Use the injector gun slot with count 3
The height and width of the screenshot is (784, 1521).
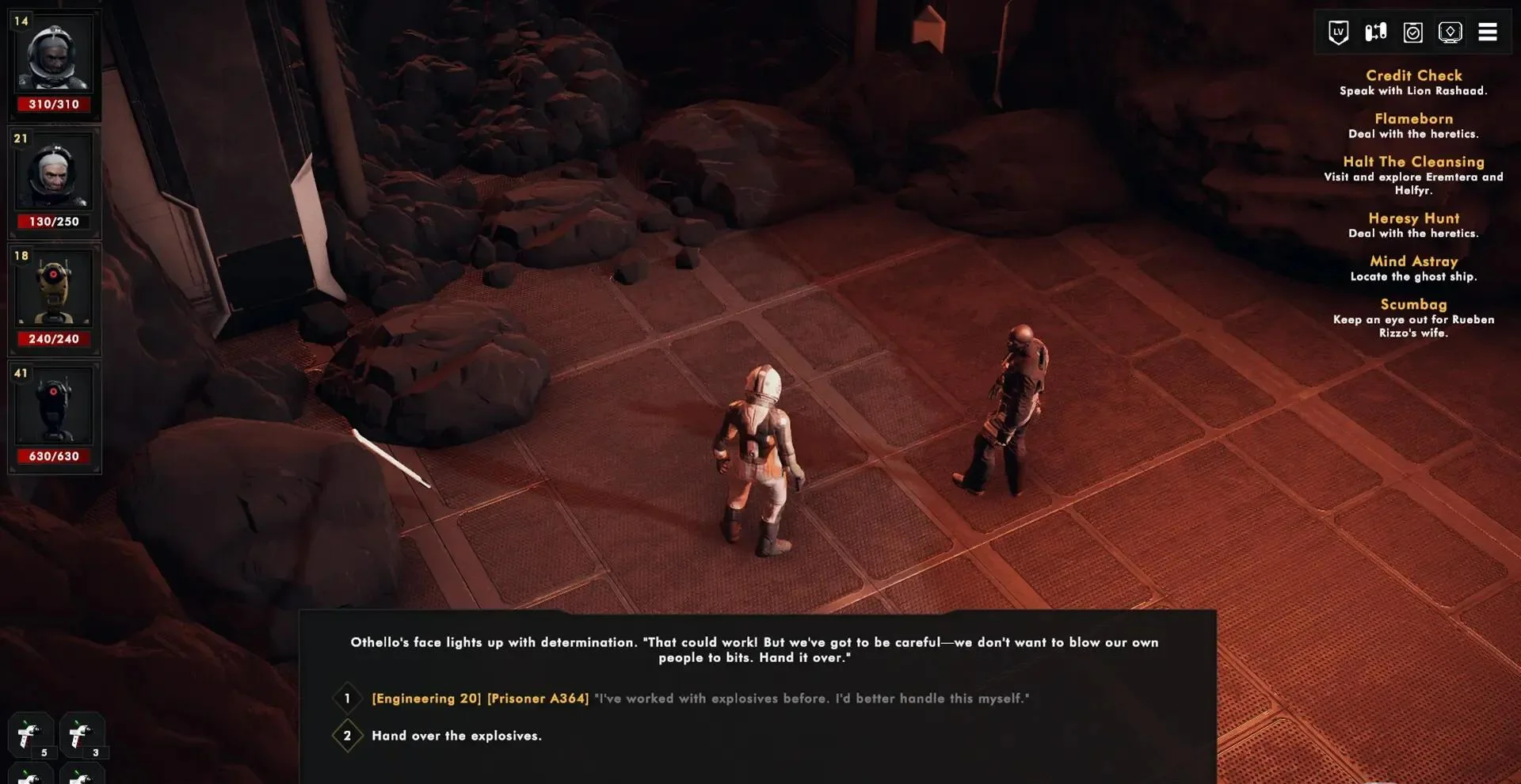(x=81, y=736)
